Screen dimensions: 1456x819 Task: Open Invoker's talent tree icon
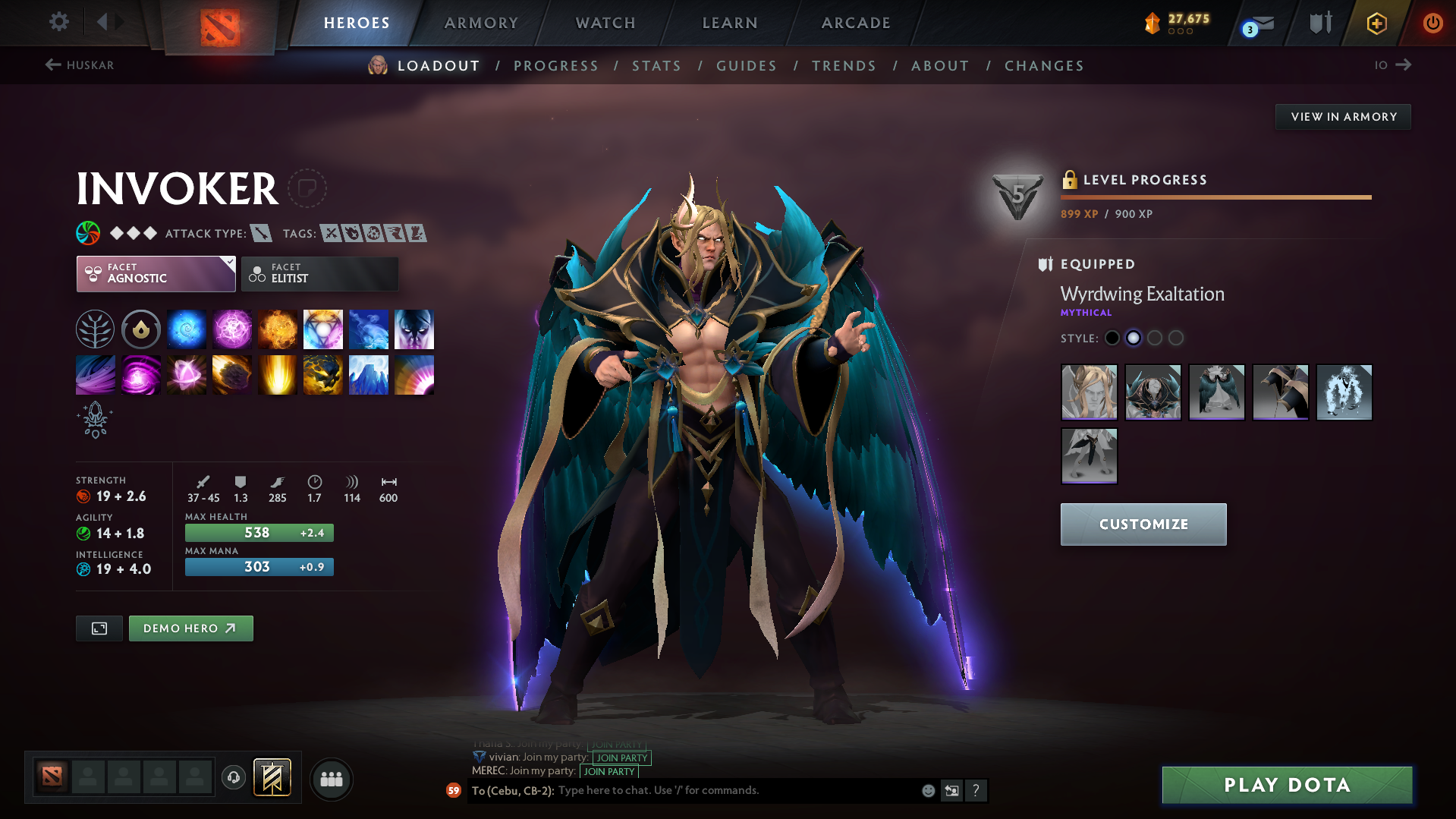click(x=95, y=329)
